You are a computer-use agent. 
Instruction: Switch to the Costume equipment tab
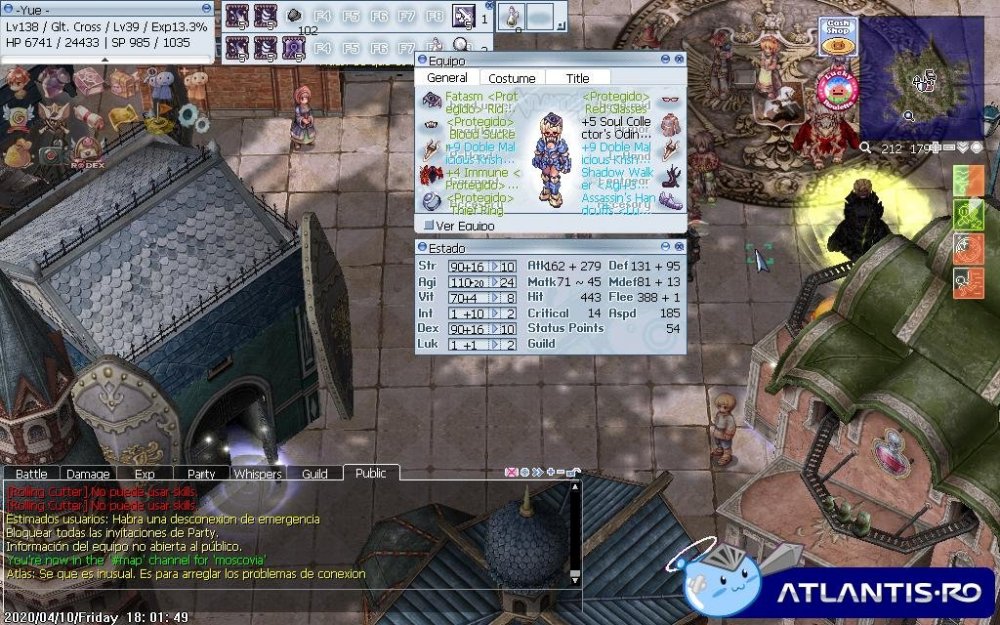pyautogui.click(x=511, y=78)
